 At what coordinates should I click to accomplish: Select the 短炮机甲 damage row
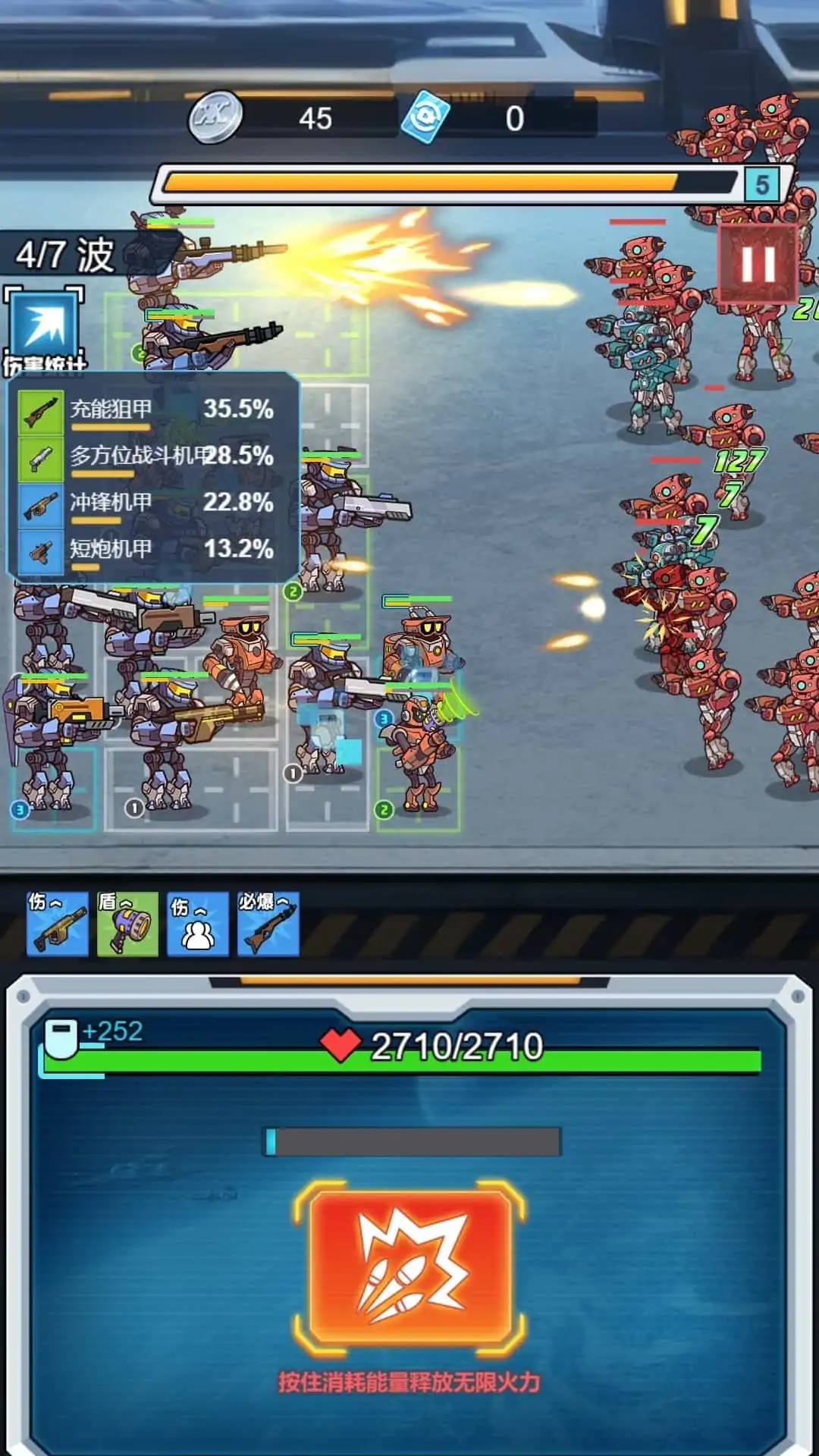[x=152, y=550]
